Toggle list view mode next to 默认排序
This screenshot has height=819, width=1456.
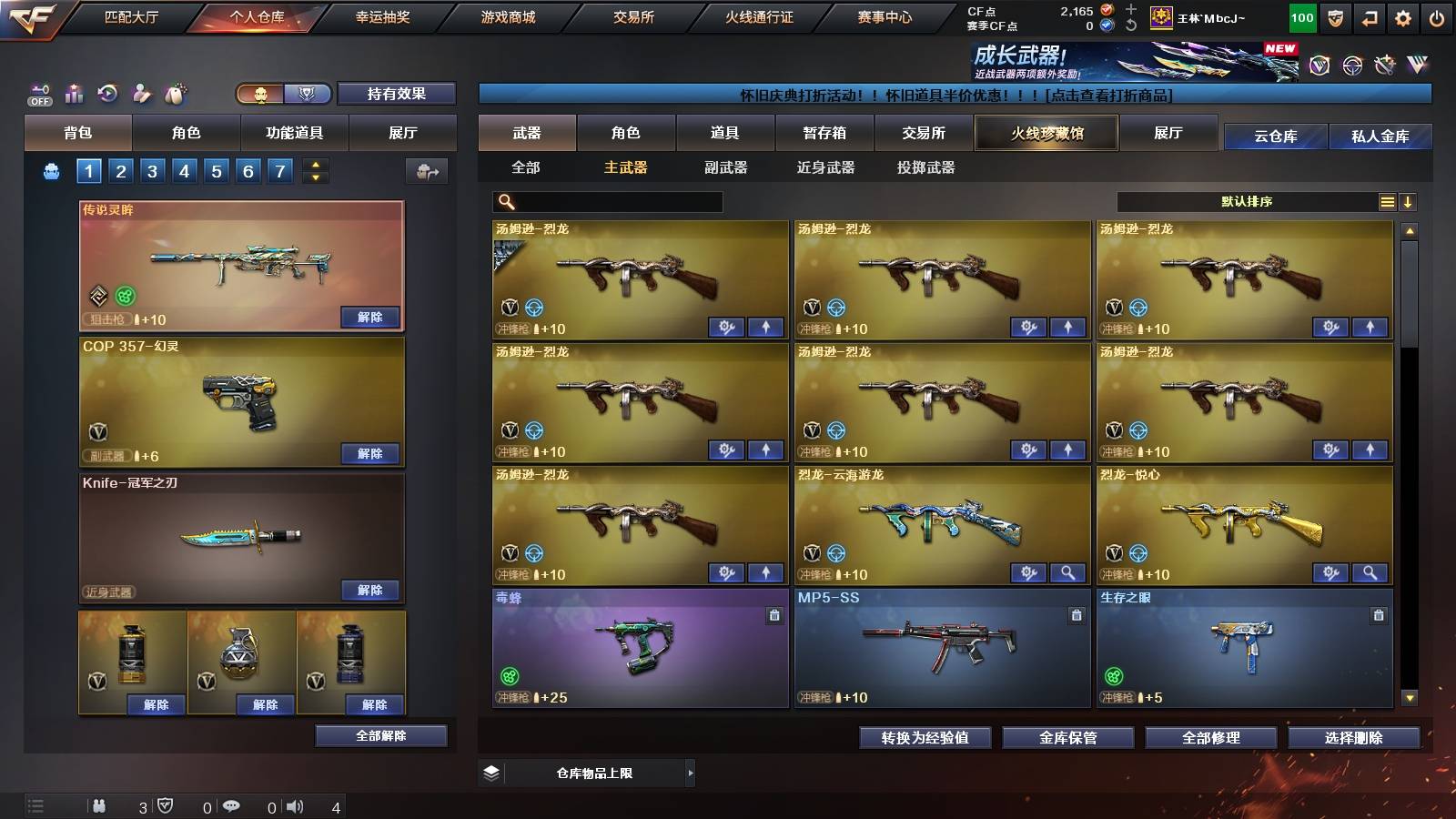pyautogui.click(x=1388, y=201)
